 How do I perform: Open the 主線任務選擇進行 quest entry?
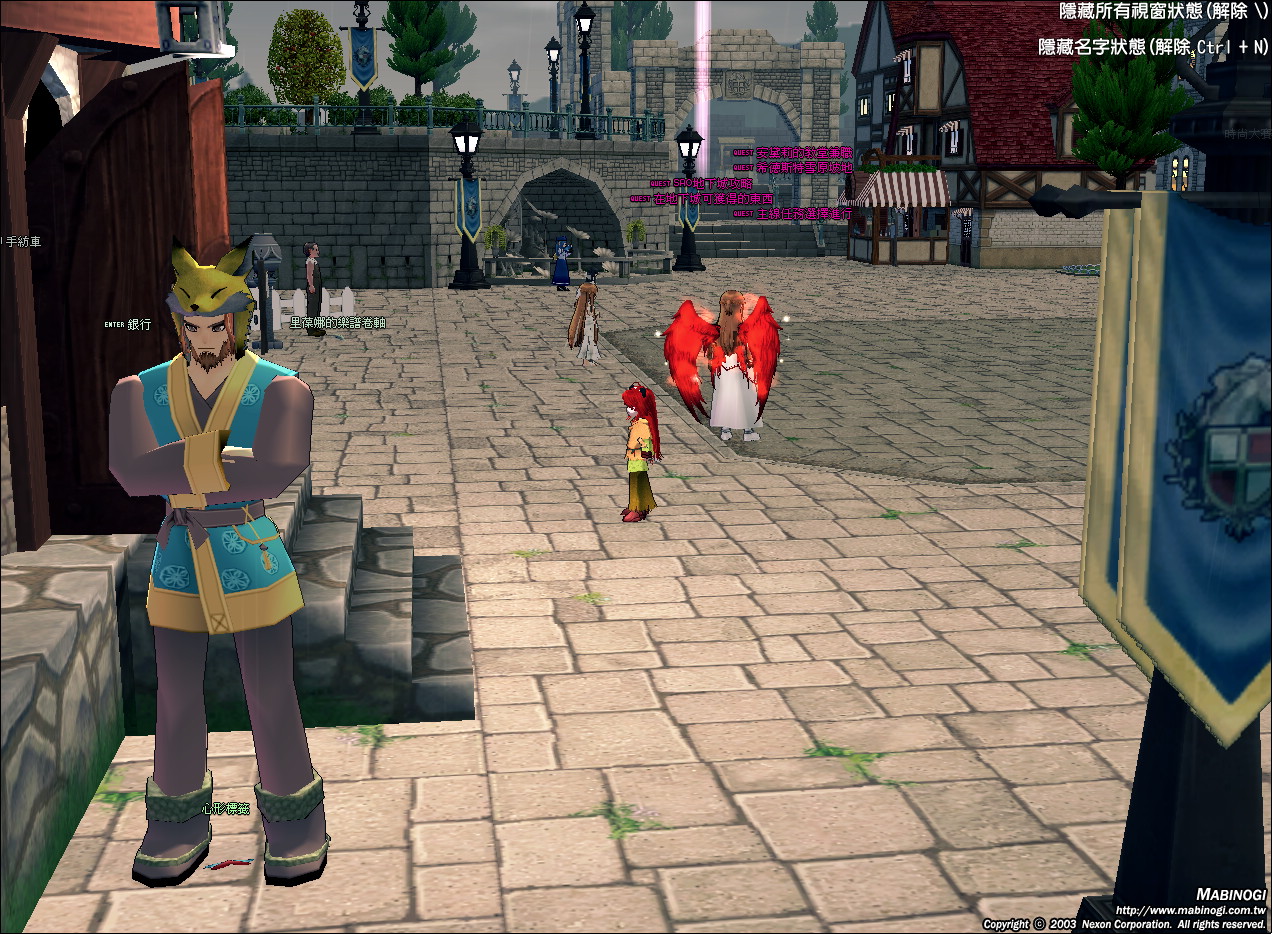pyautogui.click(x=804, y=214)
